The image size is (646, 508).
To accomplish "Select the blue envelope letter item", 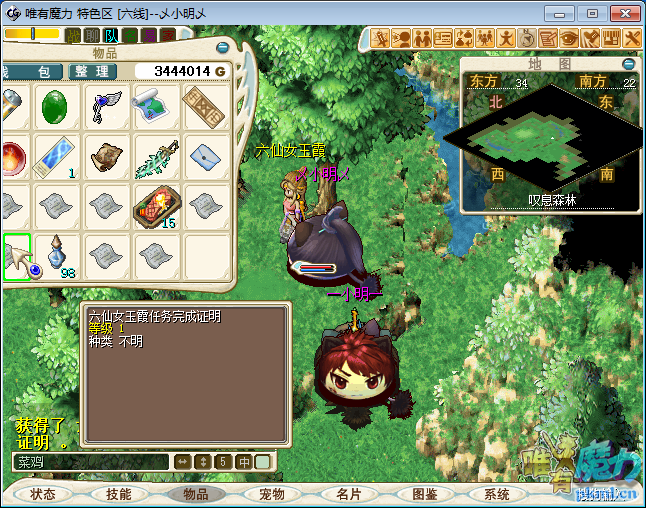I will click(x=204, y=155).
